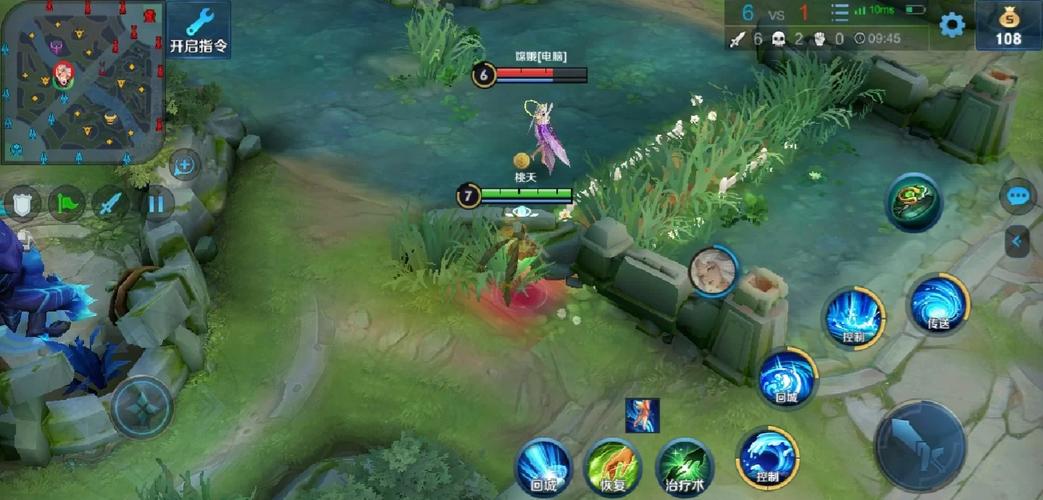Toggle the side panel arrow tab
The image size is (1043, 500).
click(1017, 241)
